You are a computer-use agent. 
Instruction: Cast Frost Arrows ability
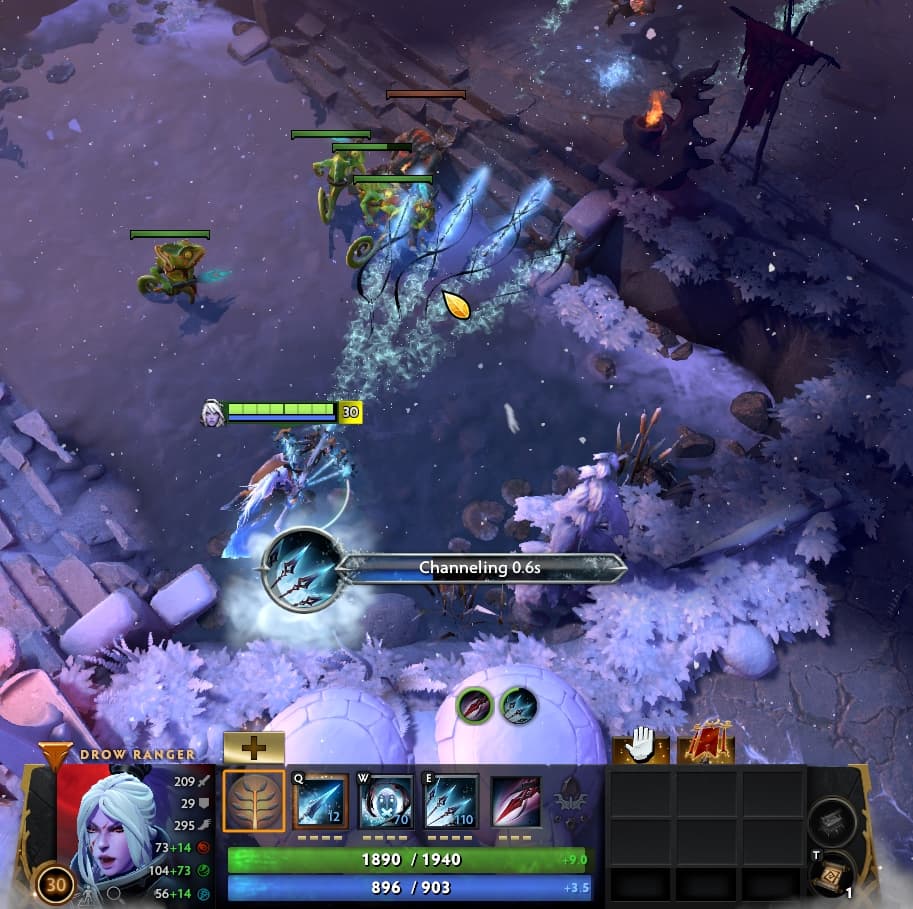coord(320,801)
